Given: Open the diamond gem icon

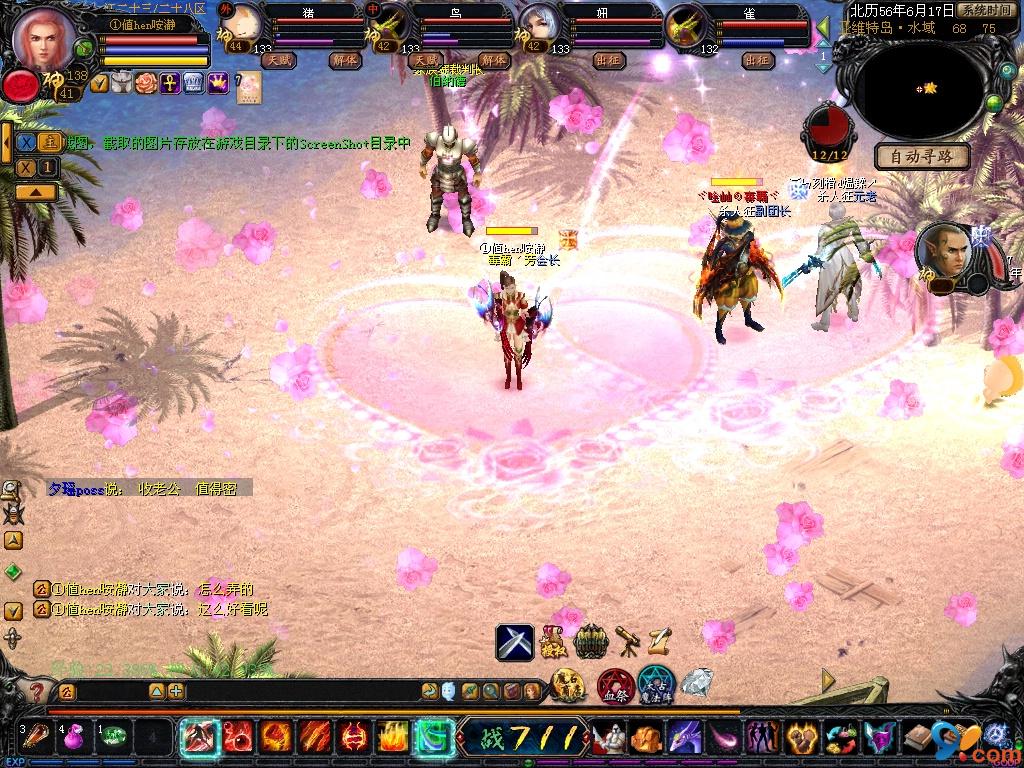Looking at the screenshot, I should click(696, 684).
